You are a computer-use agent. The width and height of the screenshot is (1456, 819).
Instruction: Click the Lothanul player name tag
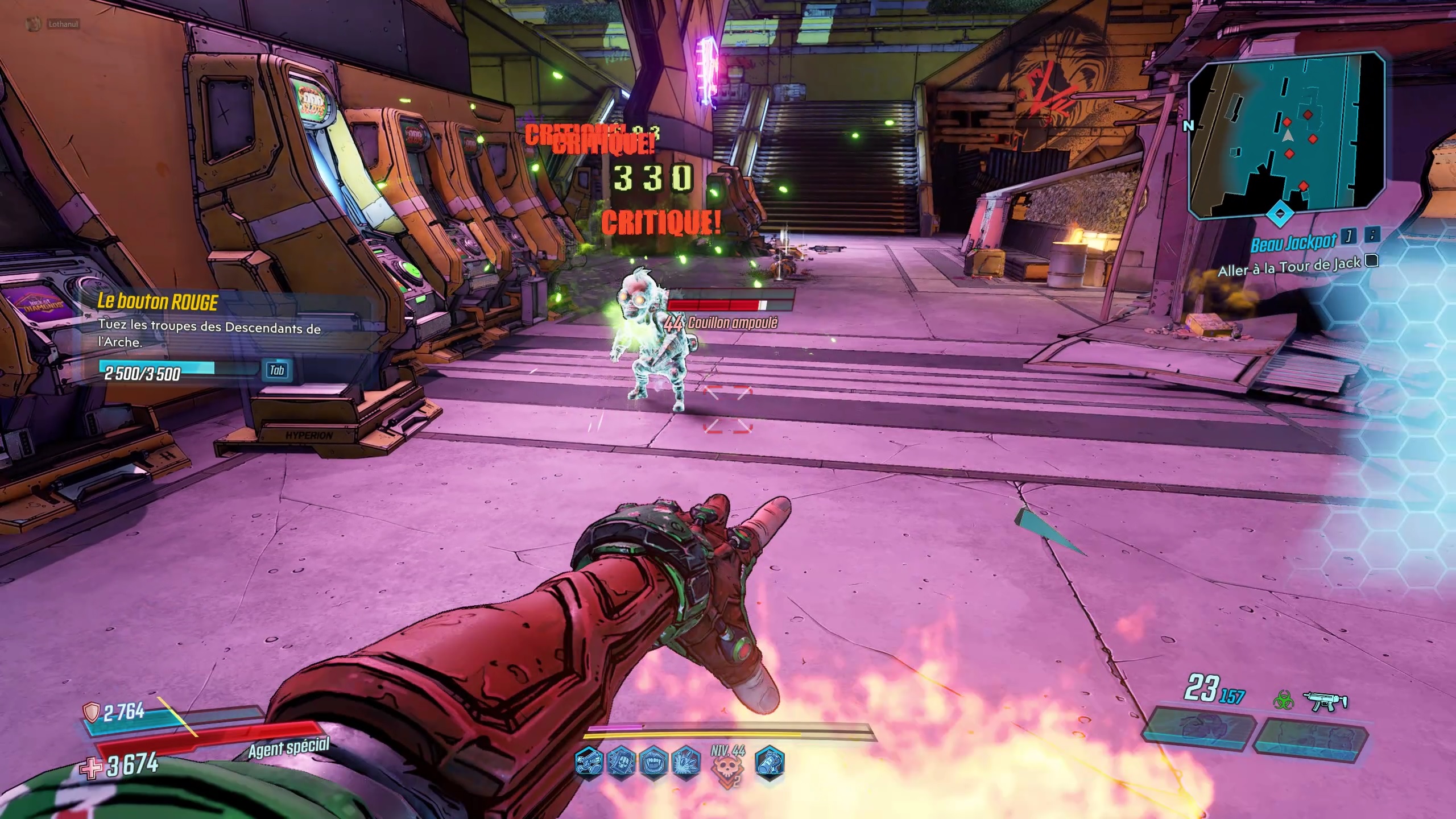tap(63, 24)
